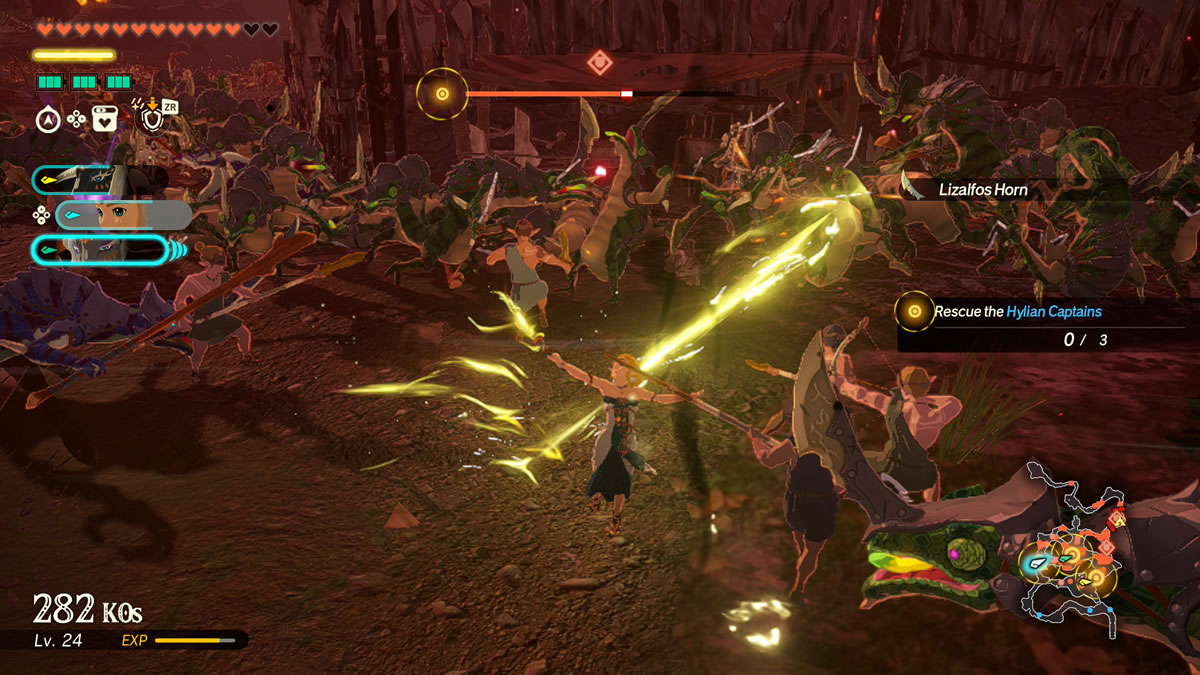The height and width of the screenshot is (675, 1200).
Task: Click the white player arrow on the minimap
Action: tap(1036, 563)
